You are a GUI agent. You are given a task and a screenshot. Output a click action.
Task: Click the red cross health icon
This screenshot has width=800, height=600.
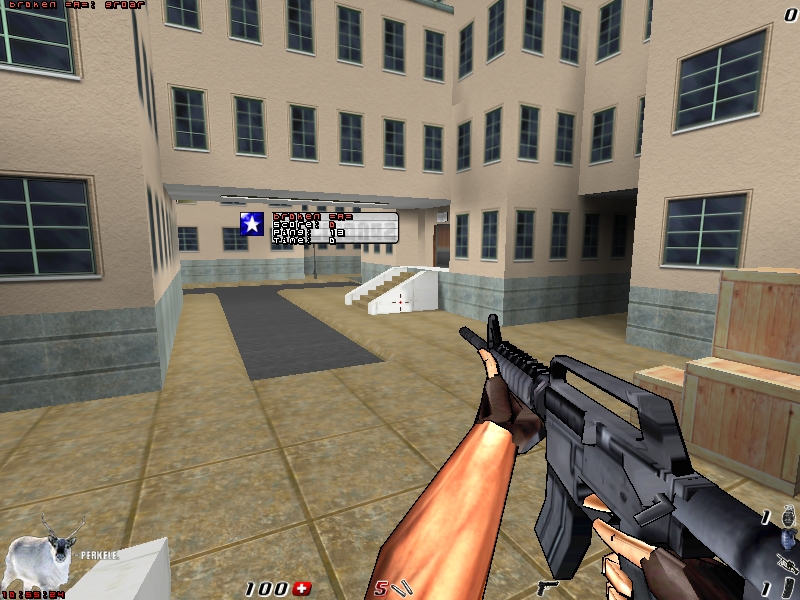[305, 588]
